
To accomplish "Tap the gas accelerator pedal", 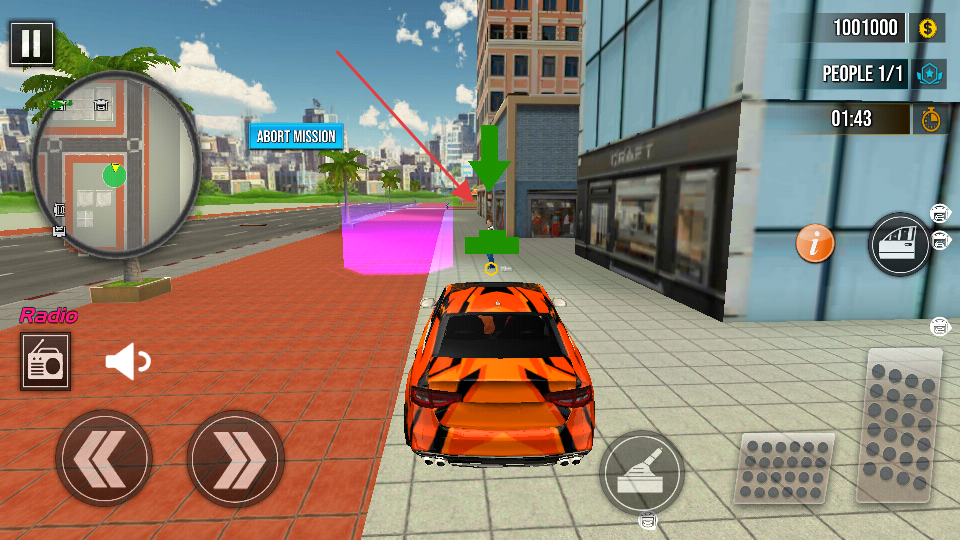I will click(898, 425).
